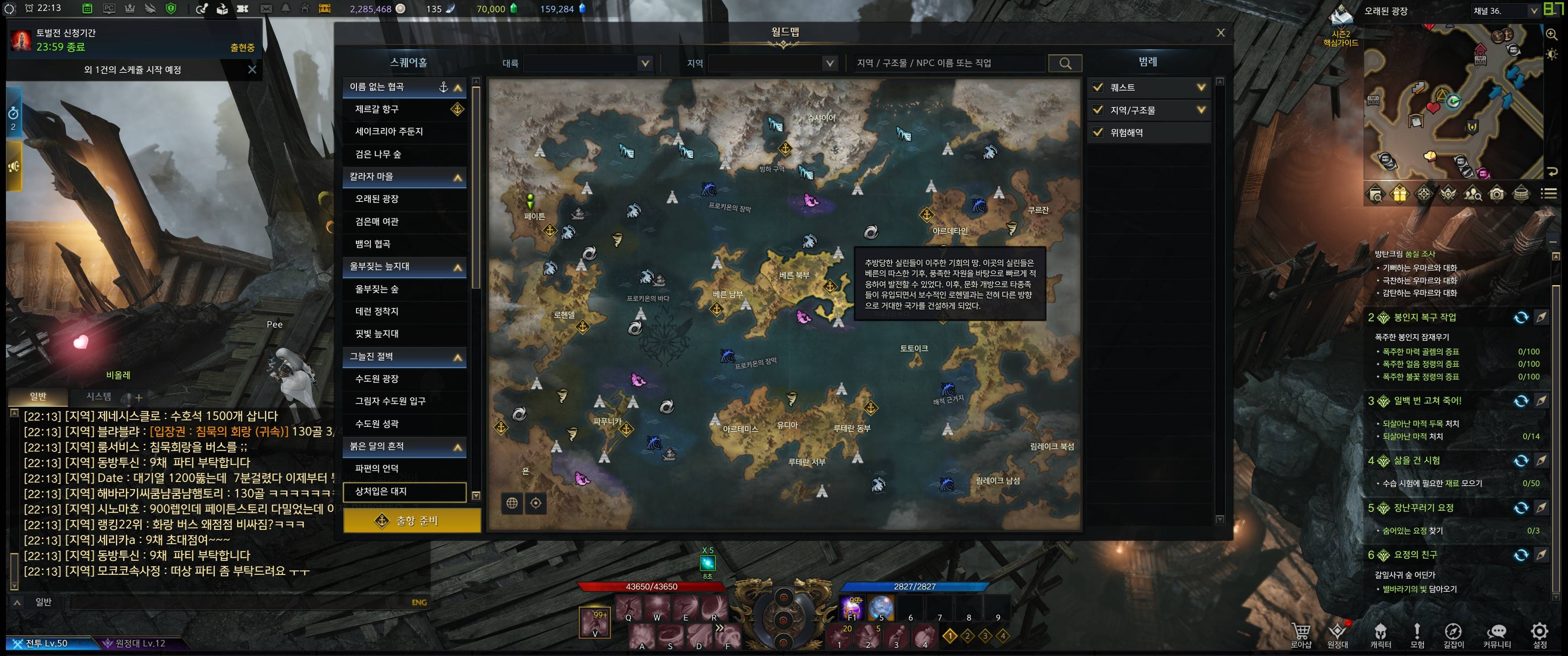Image resolution: width=1568 pixels, height=656 pixels.
Task: Close the schedule notification banner
Action: tap(252, 70)
